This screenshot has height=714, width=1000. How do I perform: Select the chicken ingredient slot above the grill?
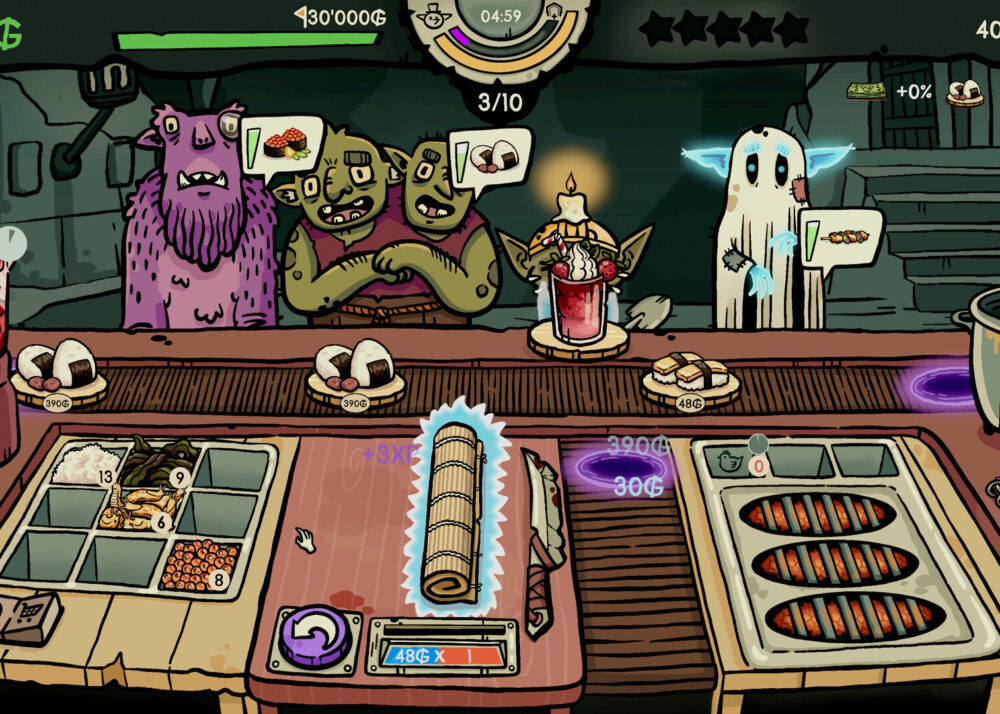coord(728,461)
